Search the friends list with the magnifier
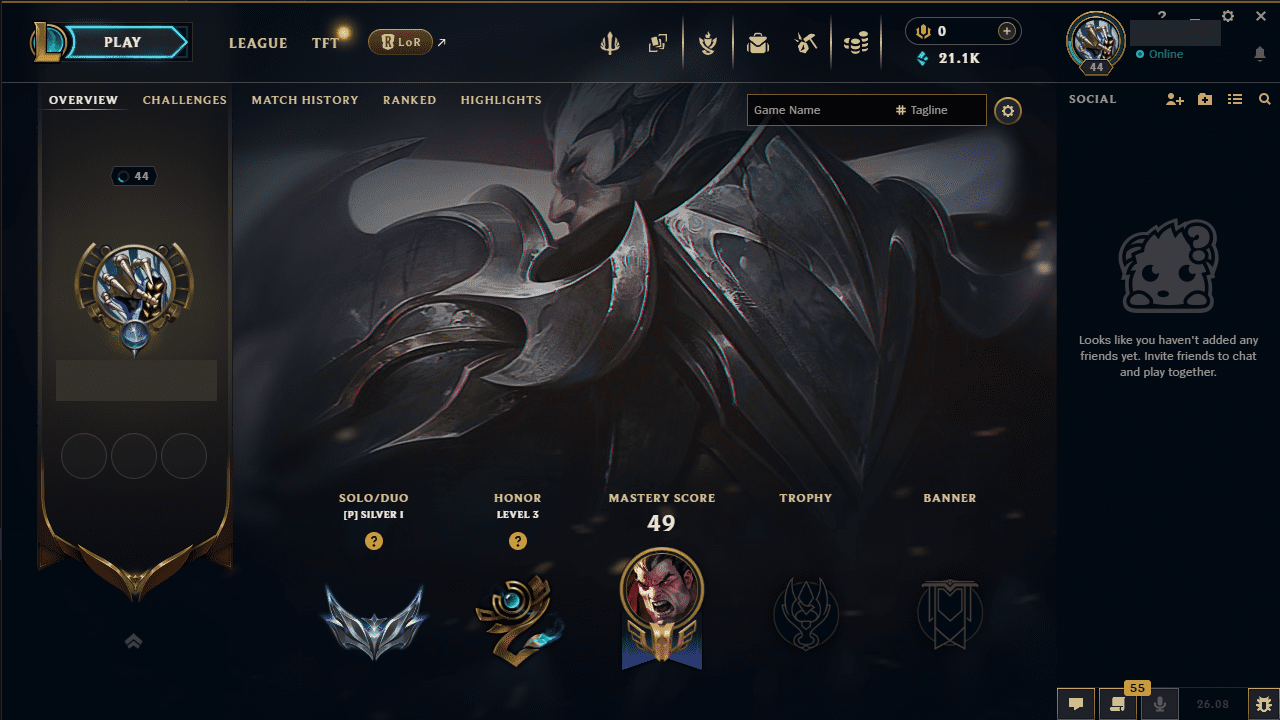Screen dimensions: 1280x720 pos(1264,99)
